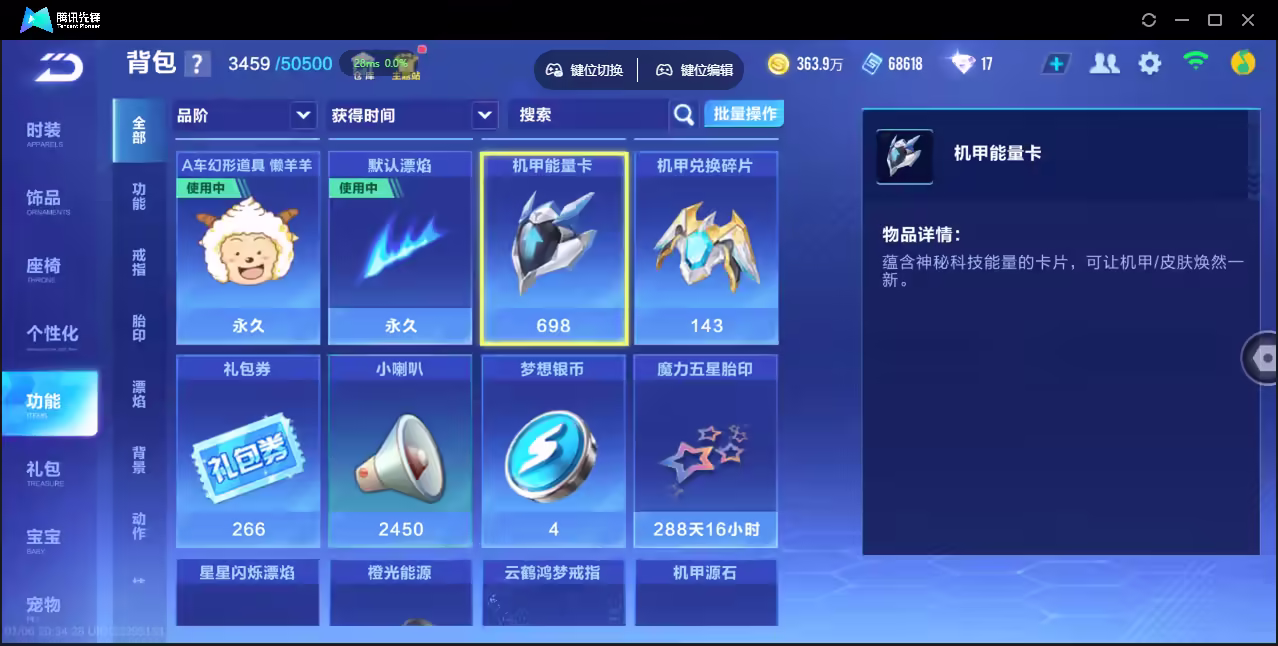Image resolution: width=1278 pixels, height=646 pixels.
Task: Close the window with the X button
Action: tap(1248, 20)
